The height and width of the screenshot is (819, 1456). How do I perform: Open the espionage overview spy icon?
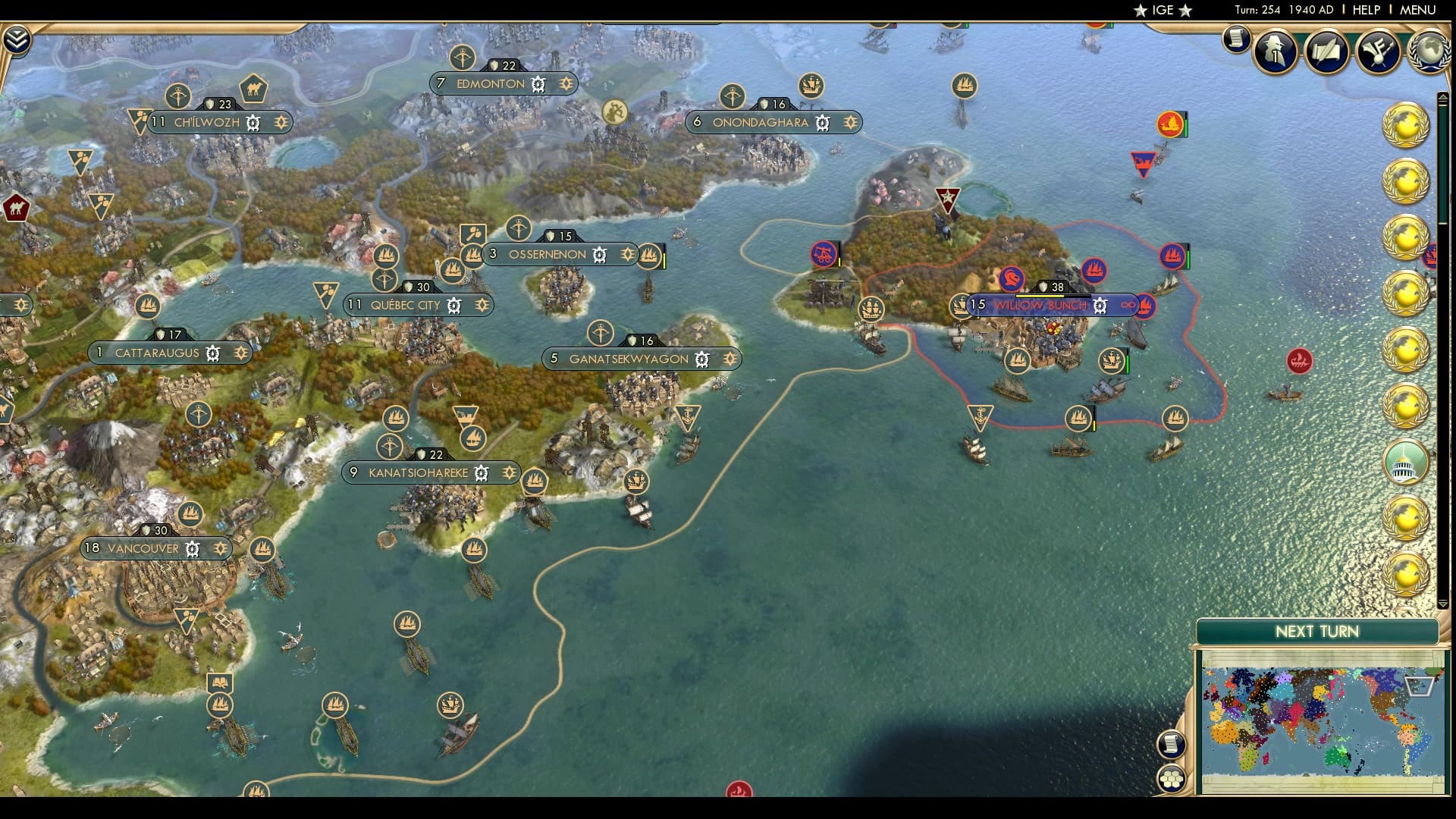click(1274, 52)
